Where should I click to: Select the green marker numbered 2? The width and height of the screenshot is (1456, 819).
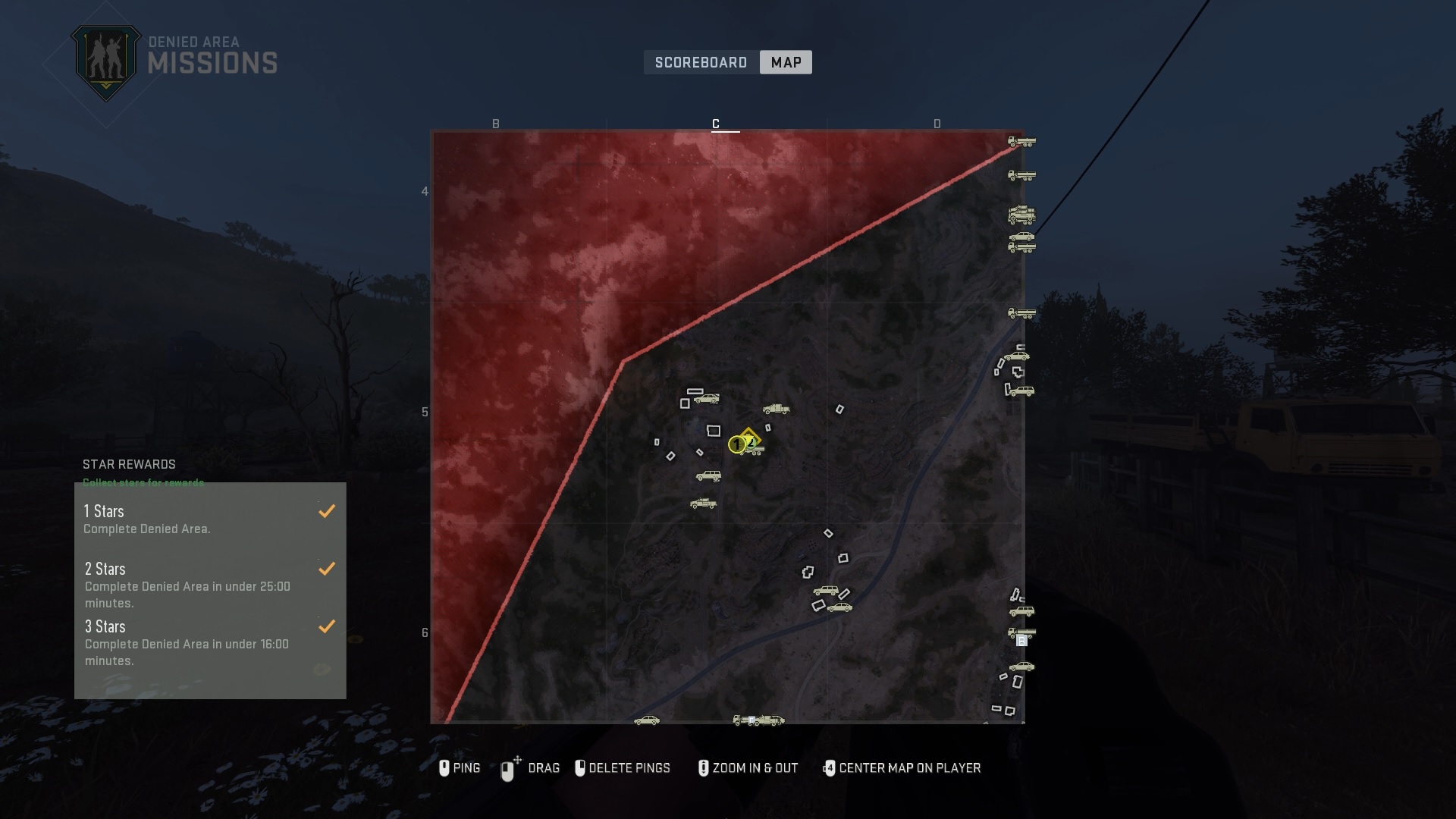point(750,443)
